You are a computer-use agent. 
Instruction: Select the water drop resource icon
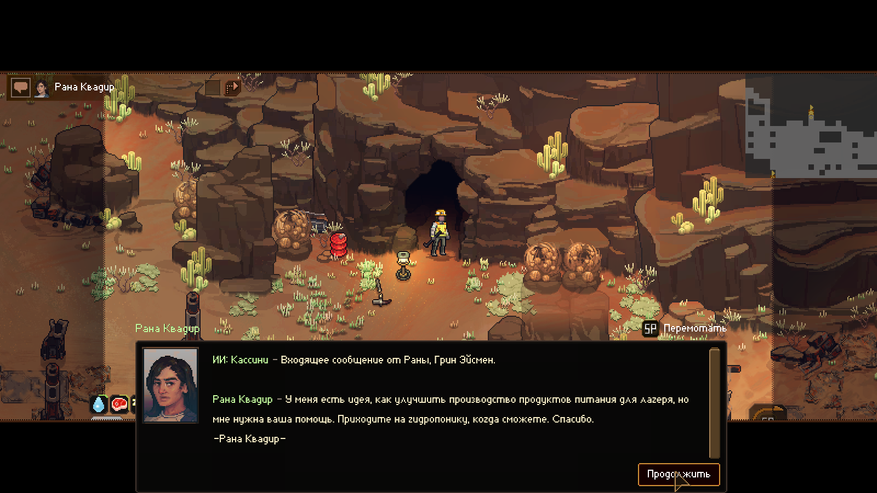99,404
